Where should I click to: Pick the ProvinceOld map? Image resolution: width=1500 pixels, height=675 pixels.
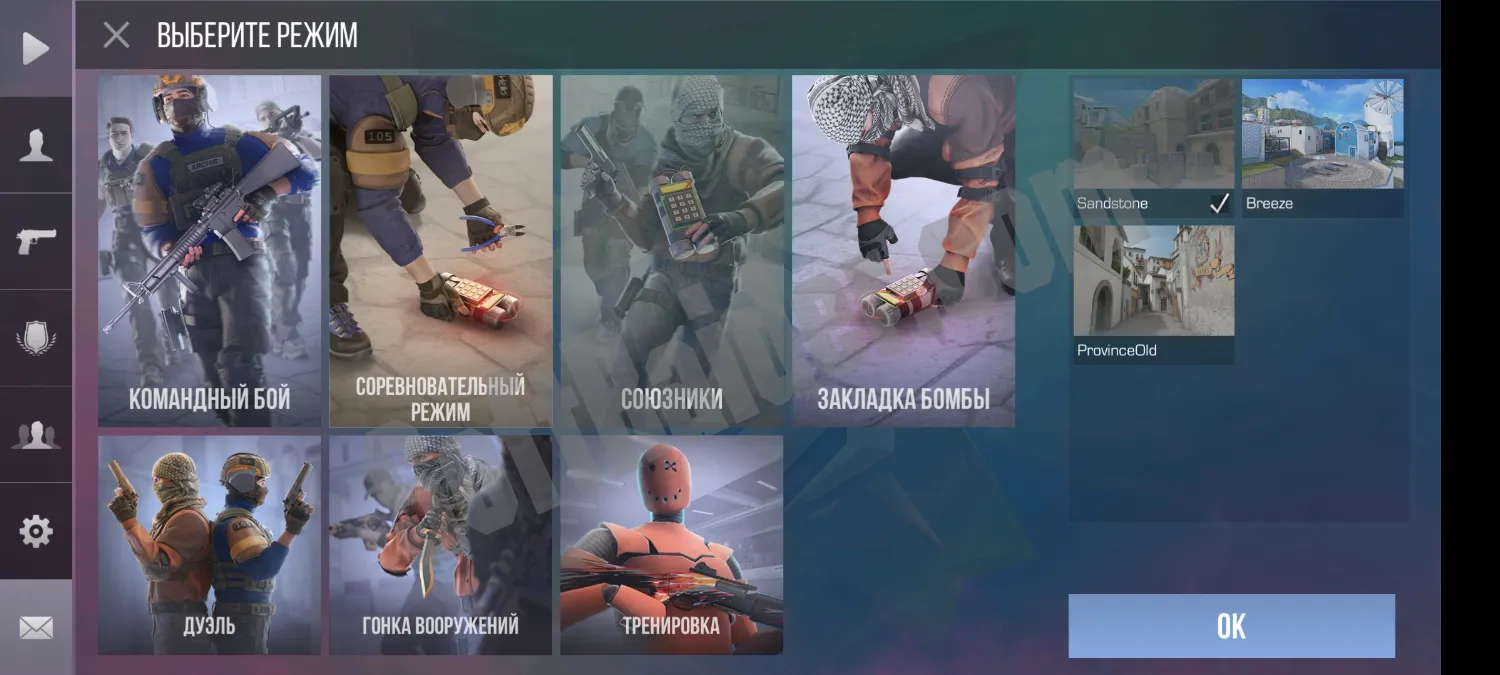[x=1153, y=292]
